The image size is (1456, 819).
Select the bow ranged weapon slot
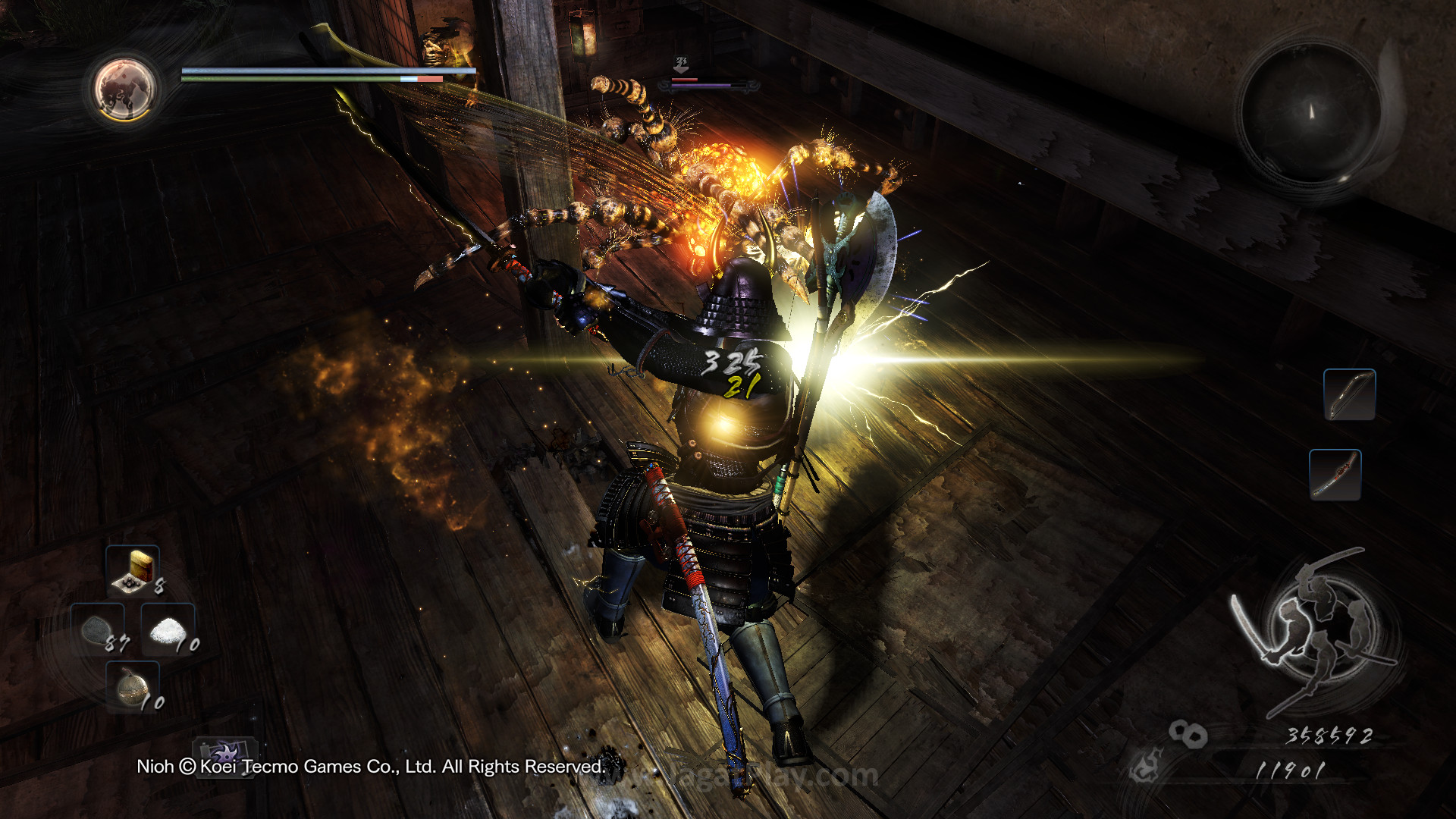coord(1349,394)
